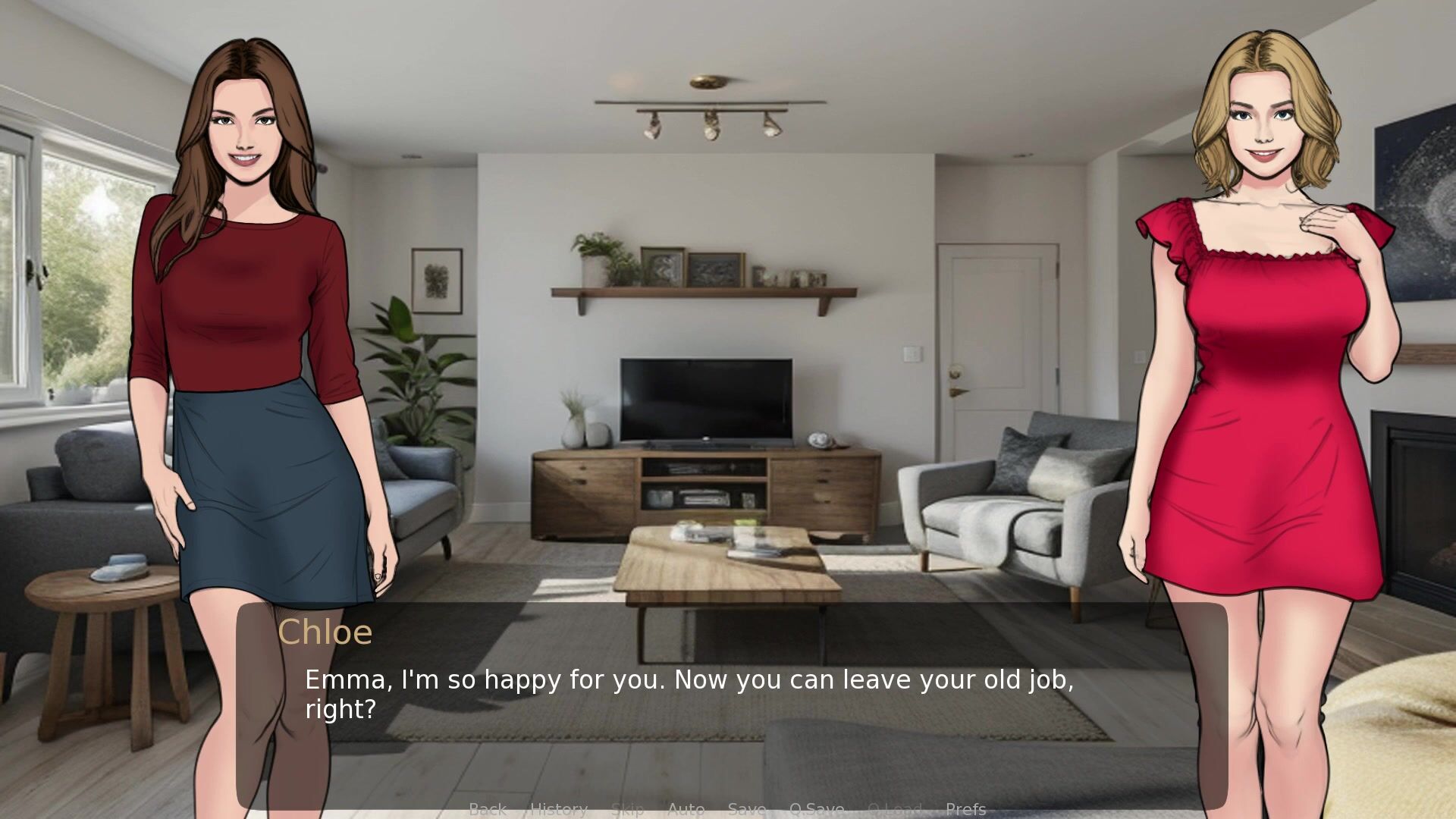Activate Skip in the quick menu

pyautogui.click(x=627, y=809)
